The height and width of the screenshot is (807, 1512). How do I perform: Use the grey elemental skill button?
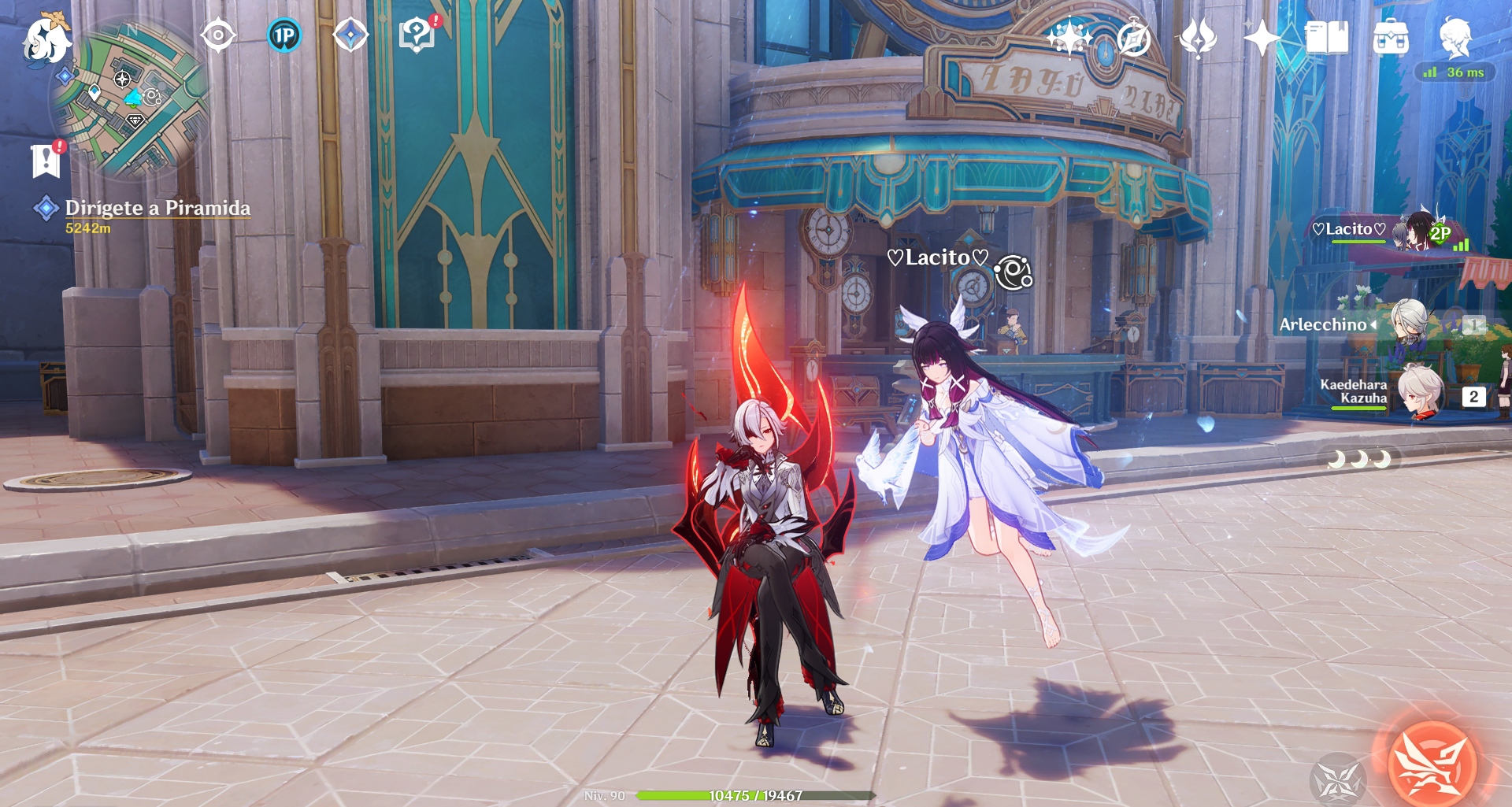click(1337, 779)
